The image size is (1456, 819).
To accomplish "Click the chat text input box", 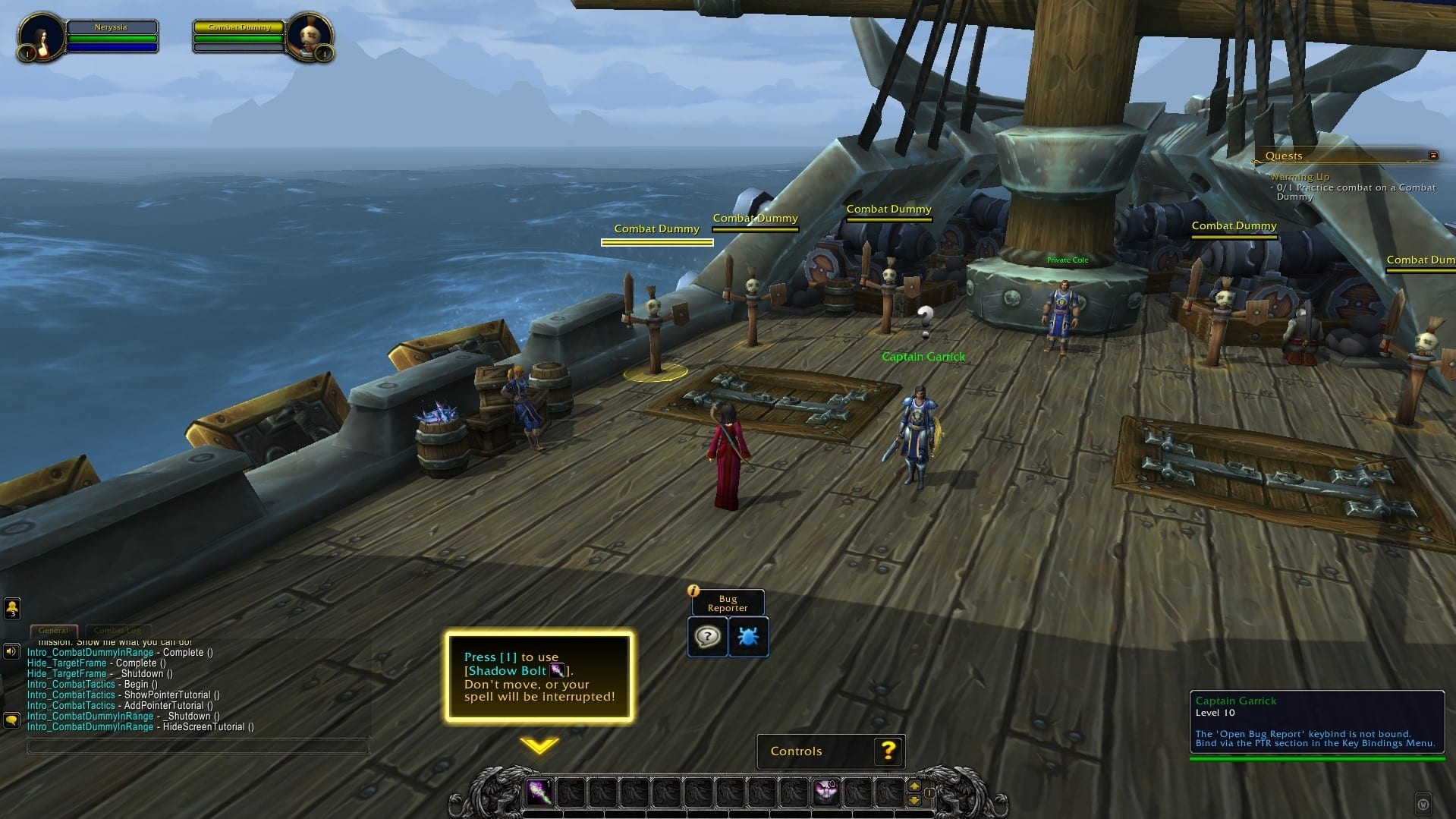I will click(197, 747).
